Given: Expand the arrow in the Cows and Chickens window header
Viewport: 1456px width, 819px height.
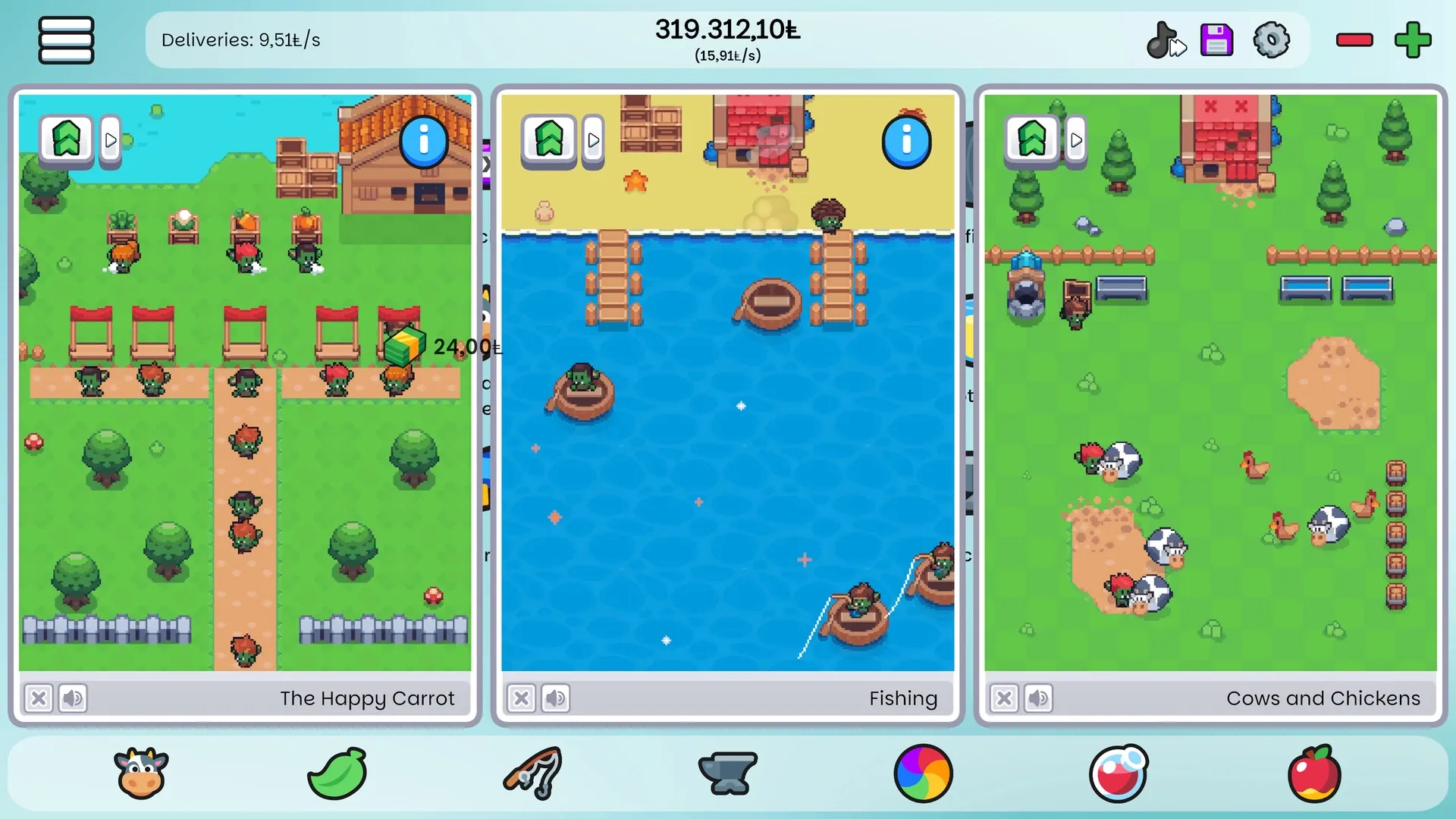Looking at the screenshot, I should point(1076,140).
